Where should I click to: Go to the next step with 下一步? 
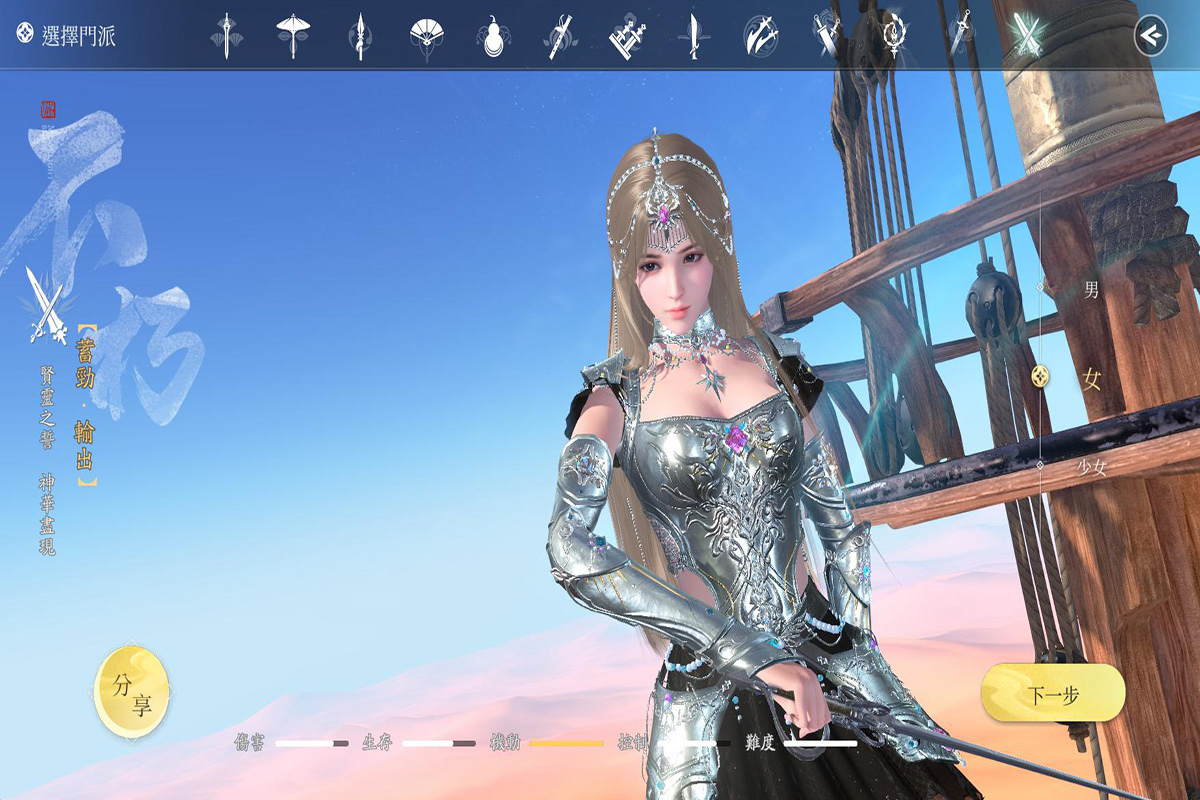click(1052, 693)
